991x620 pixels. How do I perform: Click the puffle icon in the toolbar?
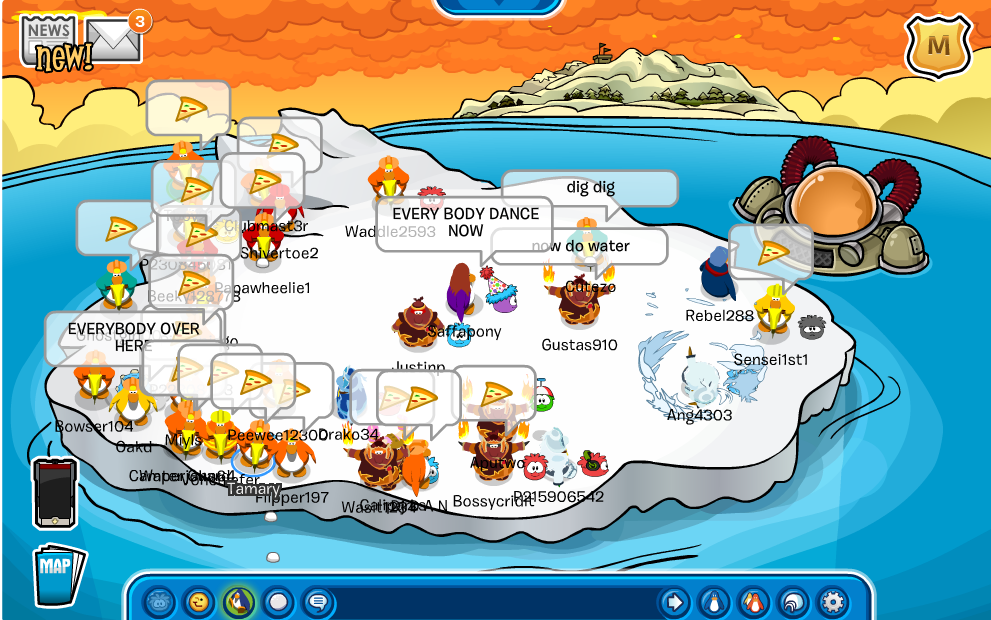tap(159, 602)
